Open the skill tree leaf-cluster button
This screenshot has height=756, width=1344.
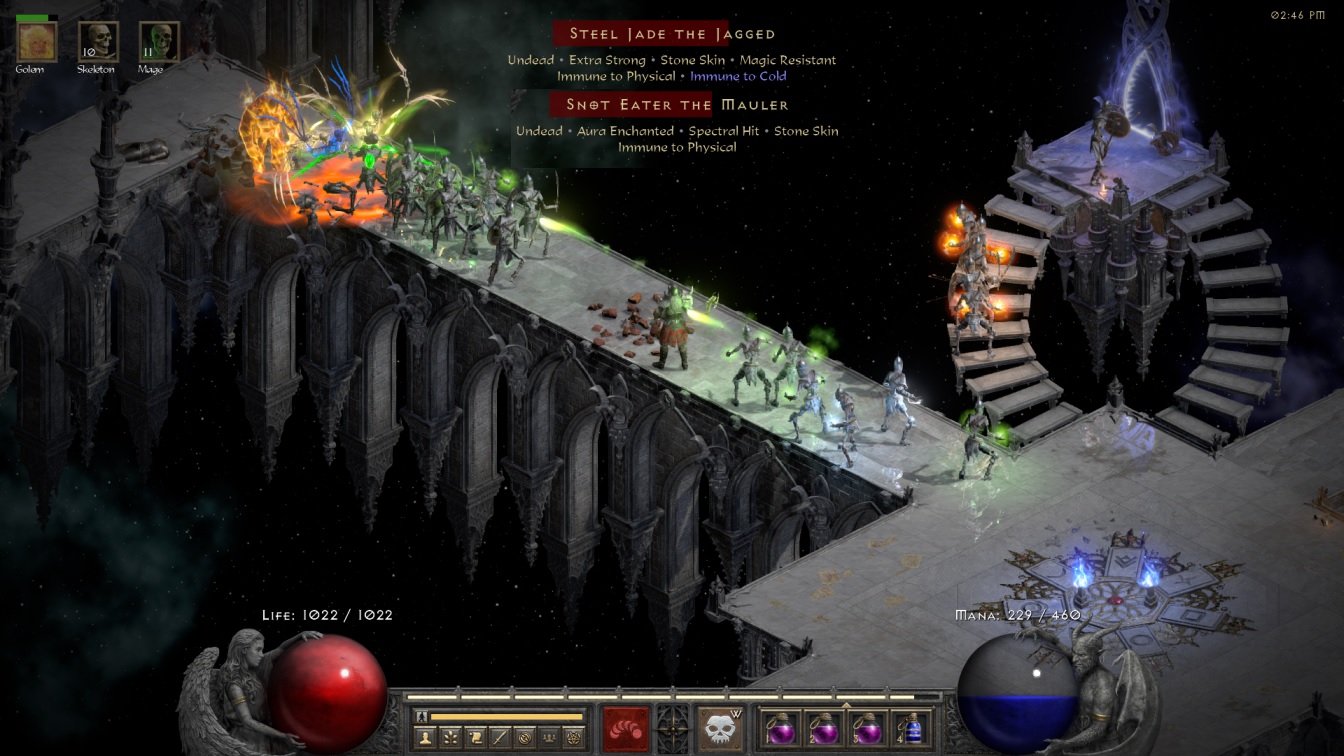451,737
